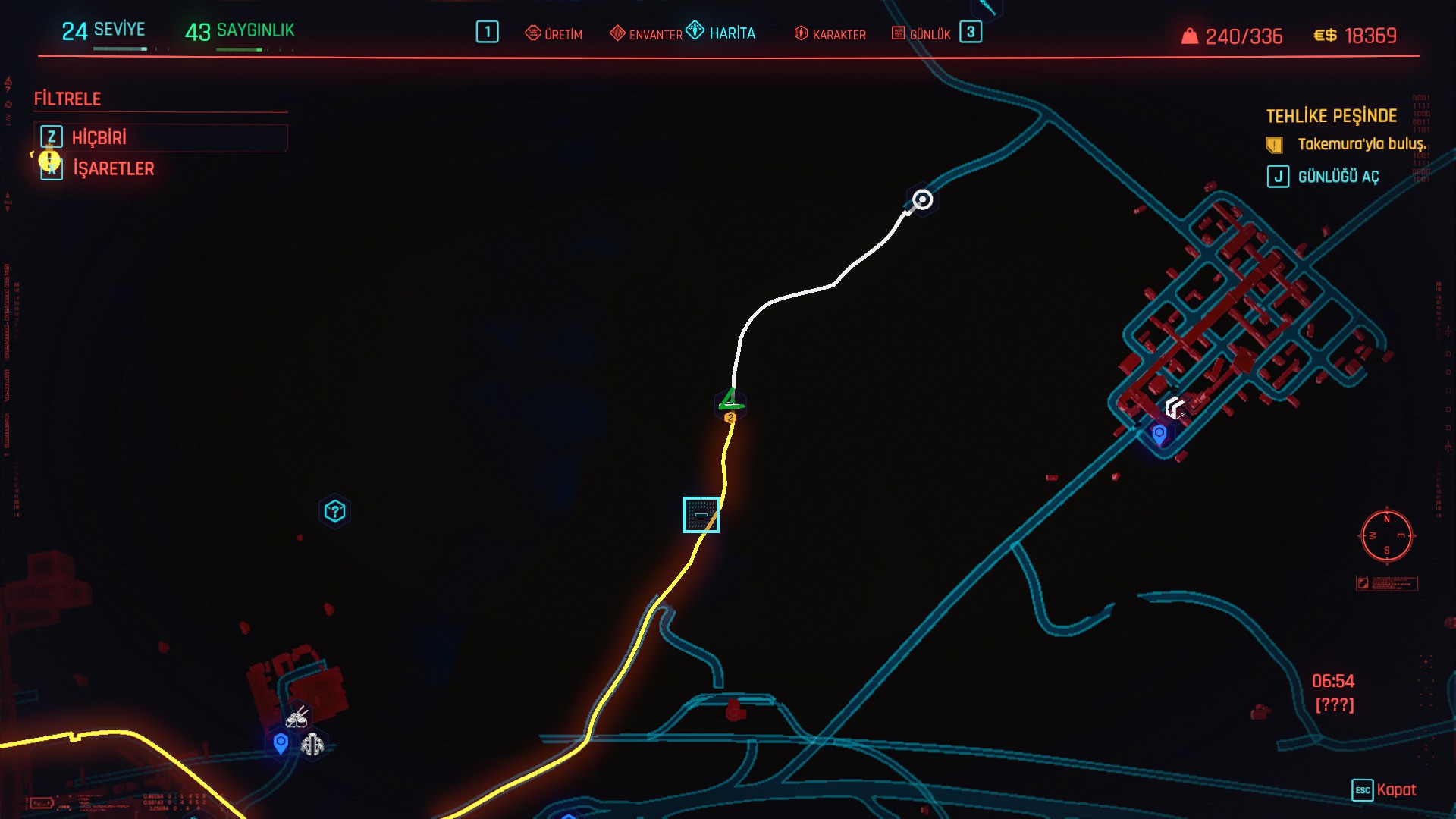Select the Harita map tab
This screenshot has height=819, width=1456.
722,33
